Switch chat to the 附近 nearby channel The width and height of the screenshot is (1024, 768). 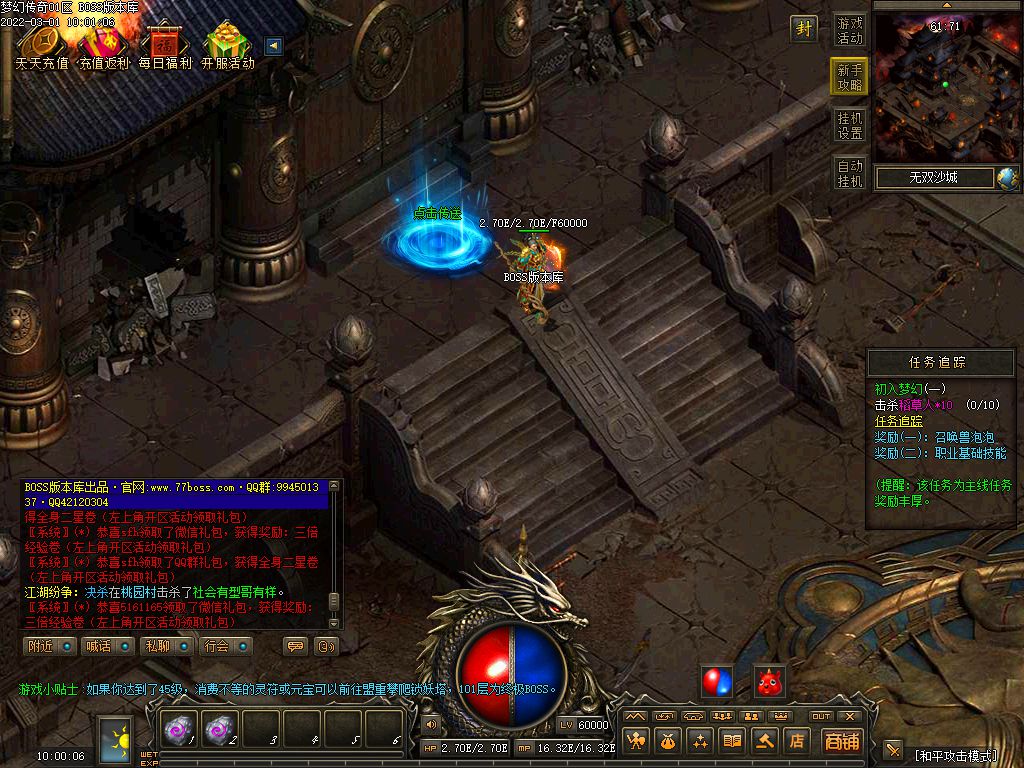click(49, 646)
